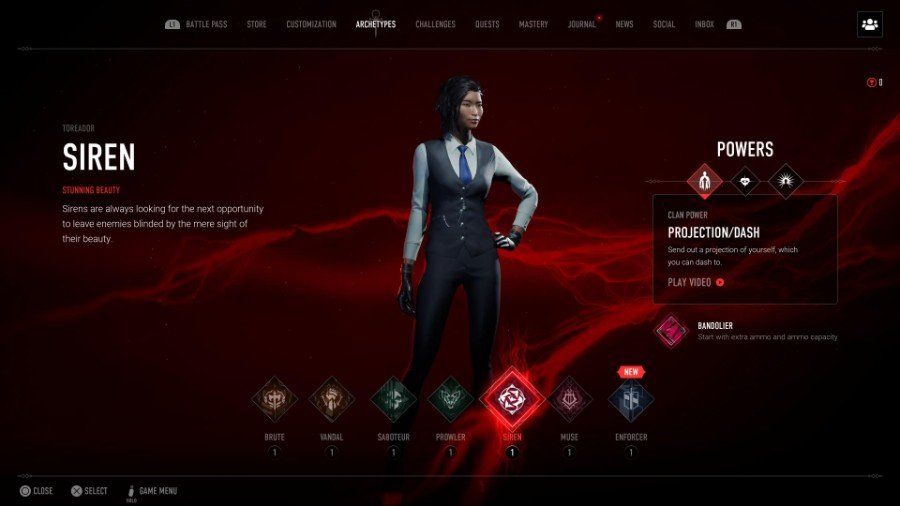Show the third power with the starburst icon
Viewport: 900px width, 506px height.
(786, 181)
